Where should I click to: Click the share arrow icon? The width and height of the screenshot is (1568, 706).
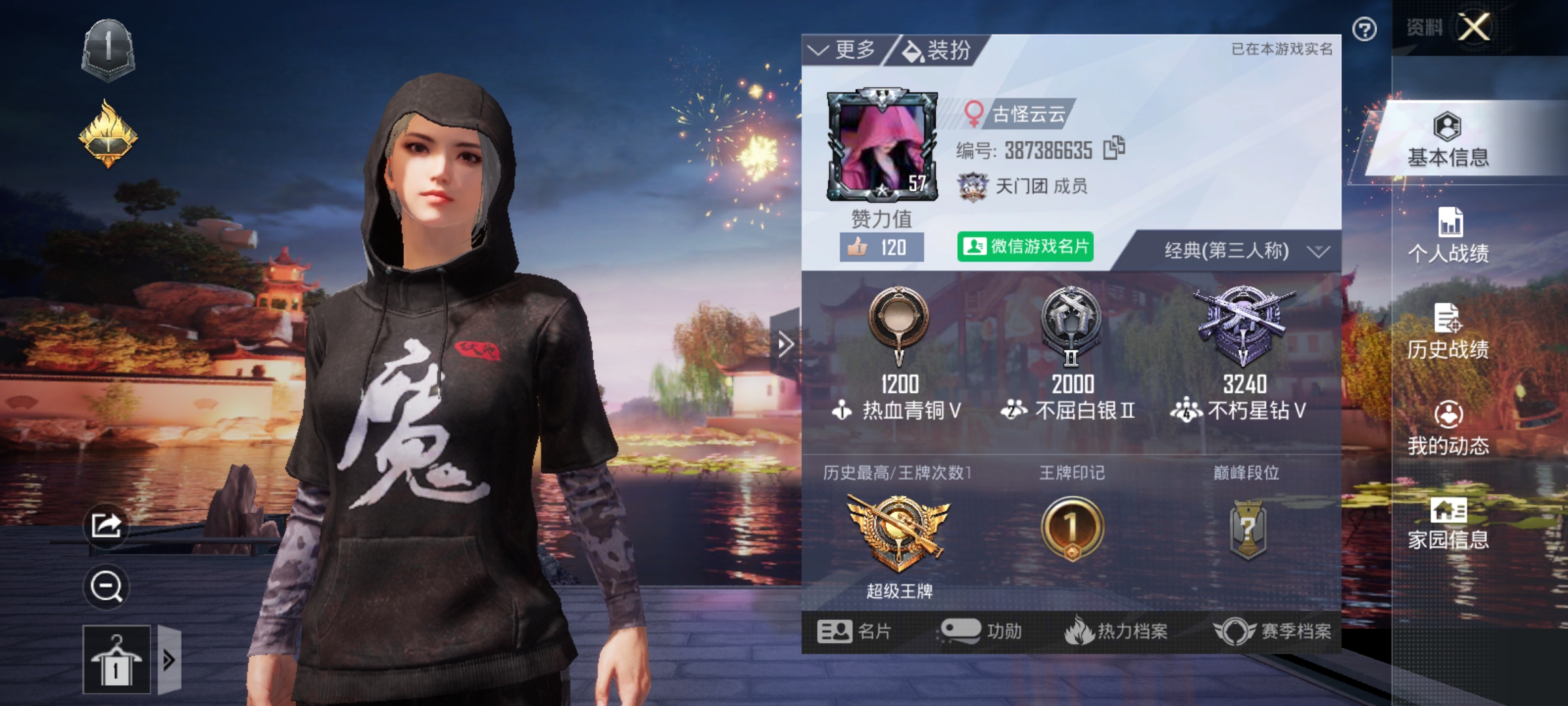click(x=106, y=525)
